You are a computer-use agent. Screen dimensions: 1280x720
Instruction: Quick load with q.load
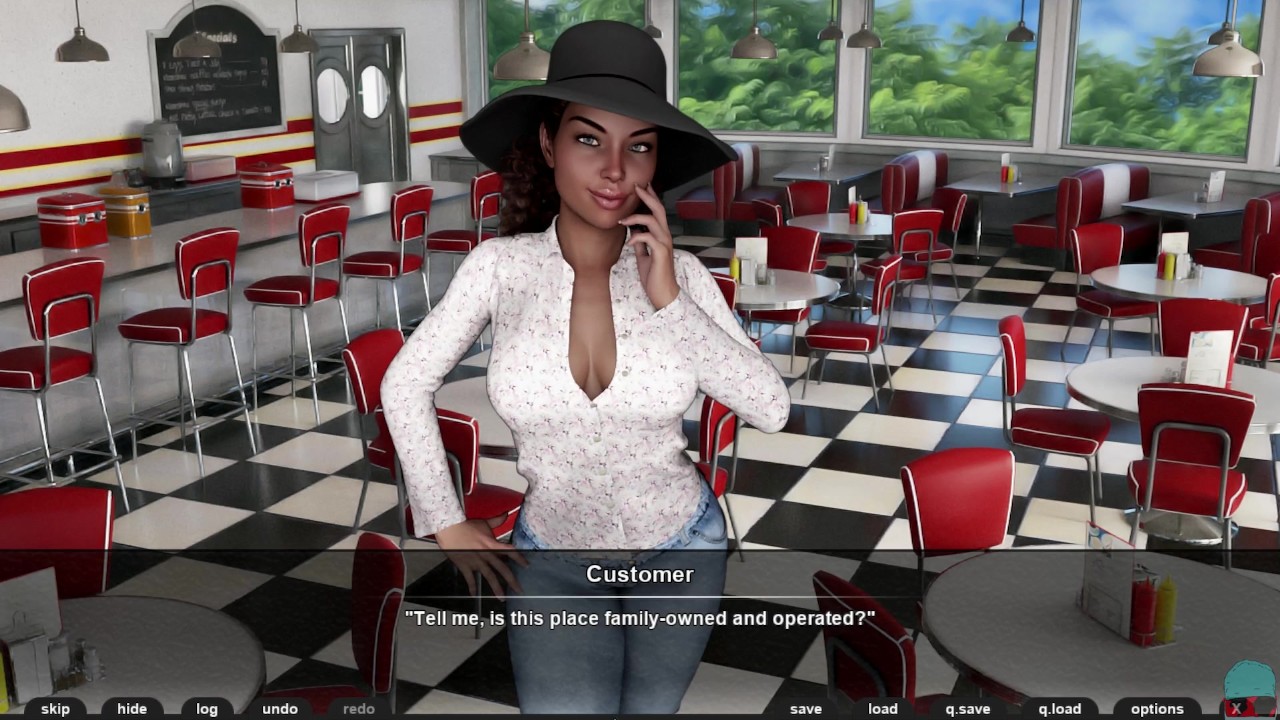point(1060,708)
